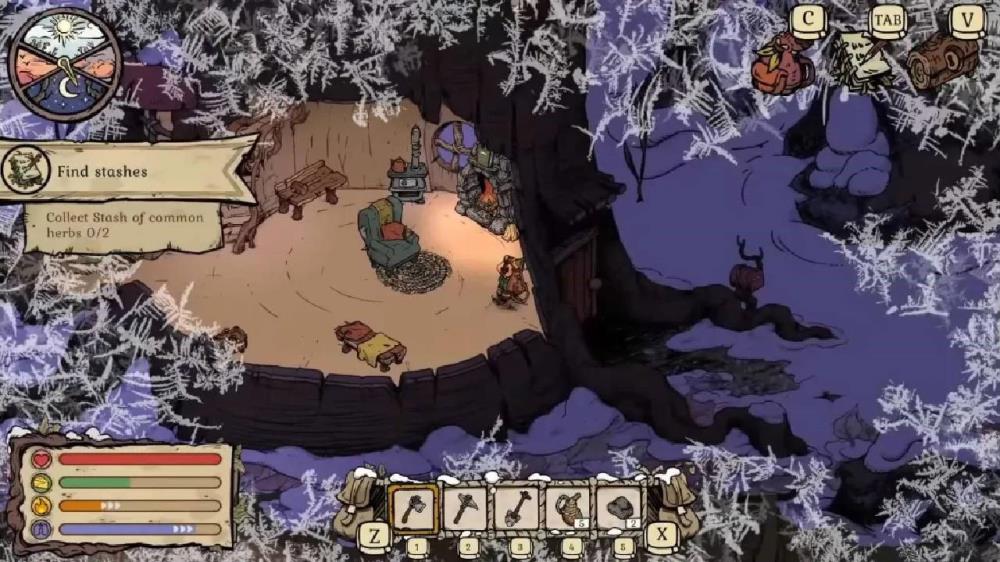The height and width of the screenshot is (562, 1000).
Task: Select the jug item with count 5
Action: tap(568, 508)
